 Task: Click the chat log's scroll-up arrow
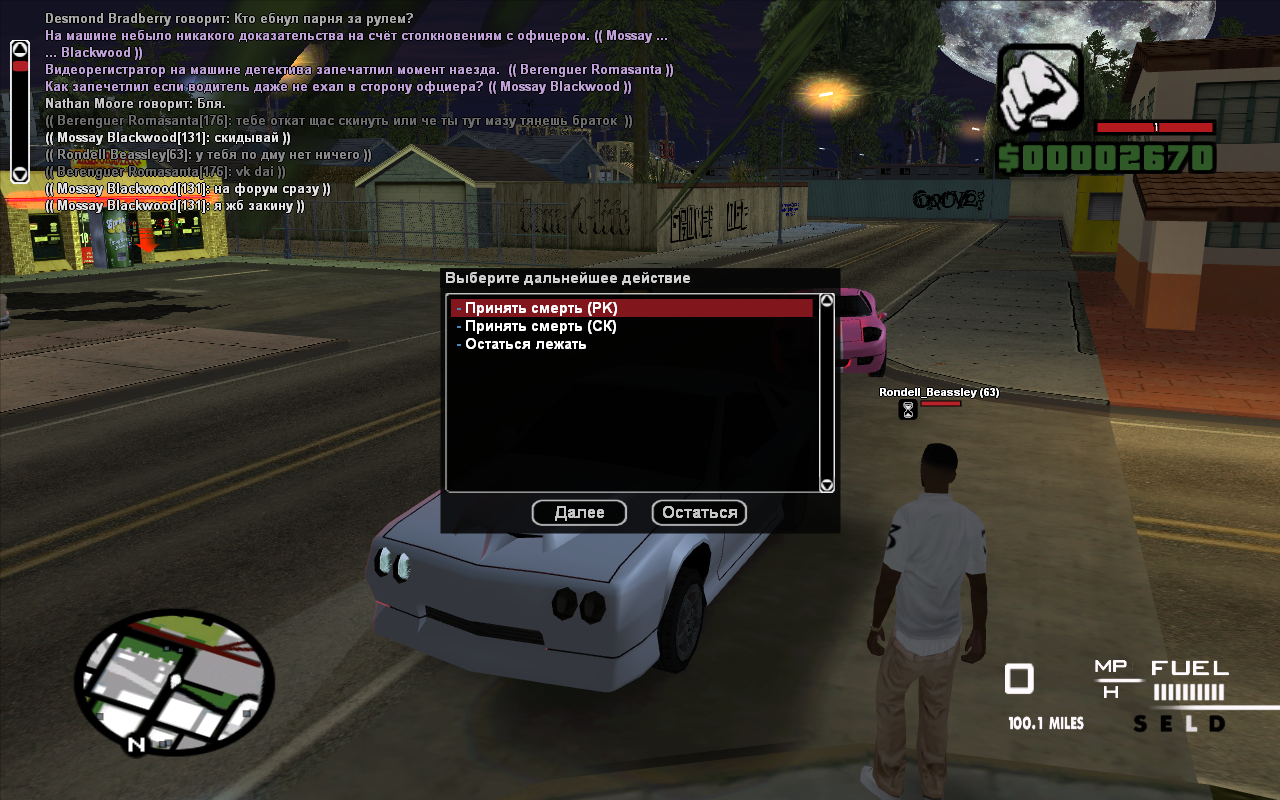[x=19, y=48]
